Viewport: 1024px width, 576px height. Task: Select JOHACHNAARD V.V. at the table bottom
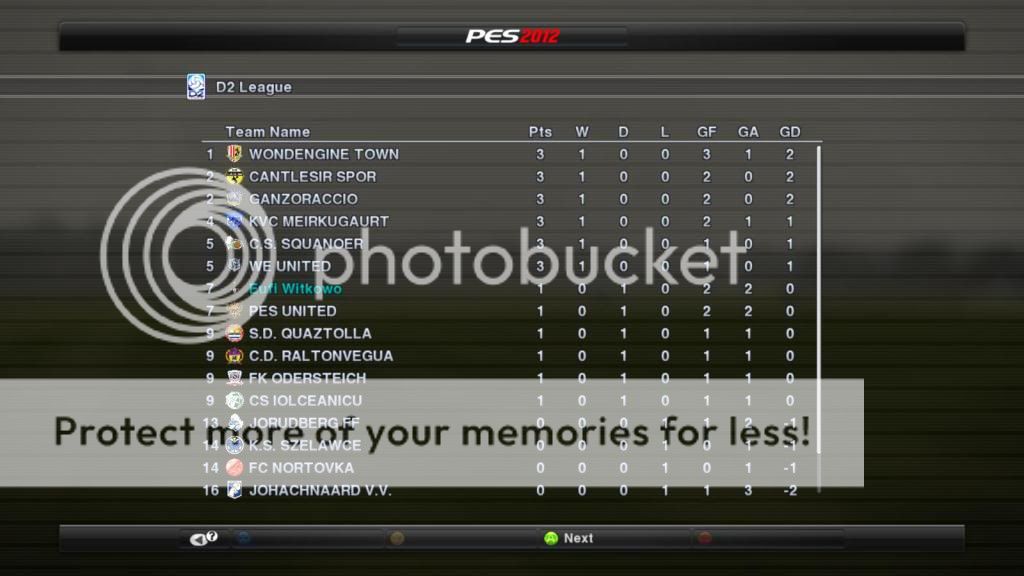pyautogui.click(x=319, y=491)
